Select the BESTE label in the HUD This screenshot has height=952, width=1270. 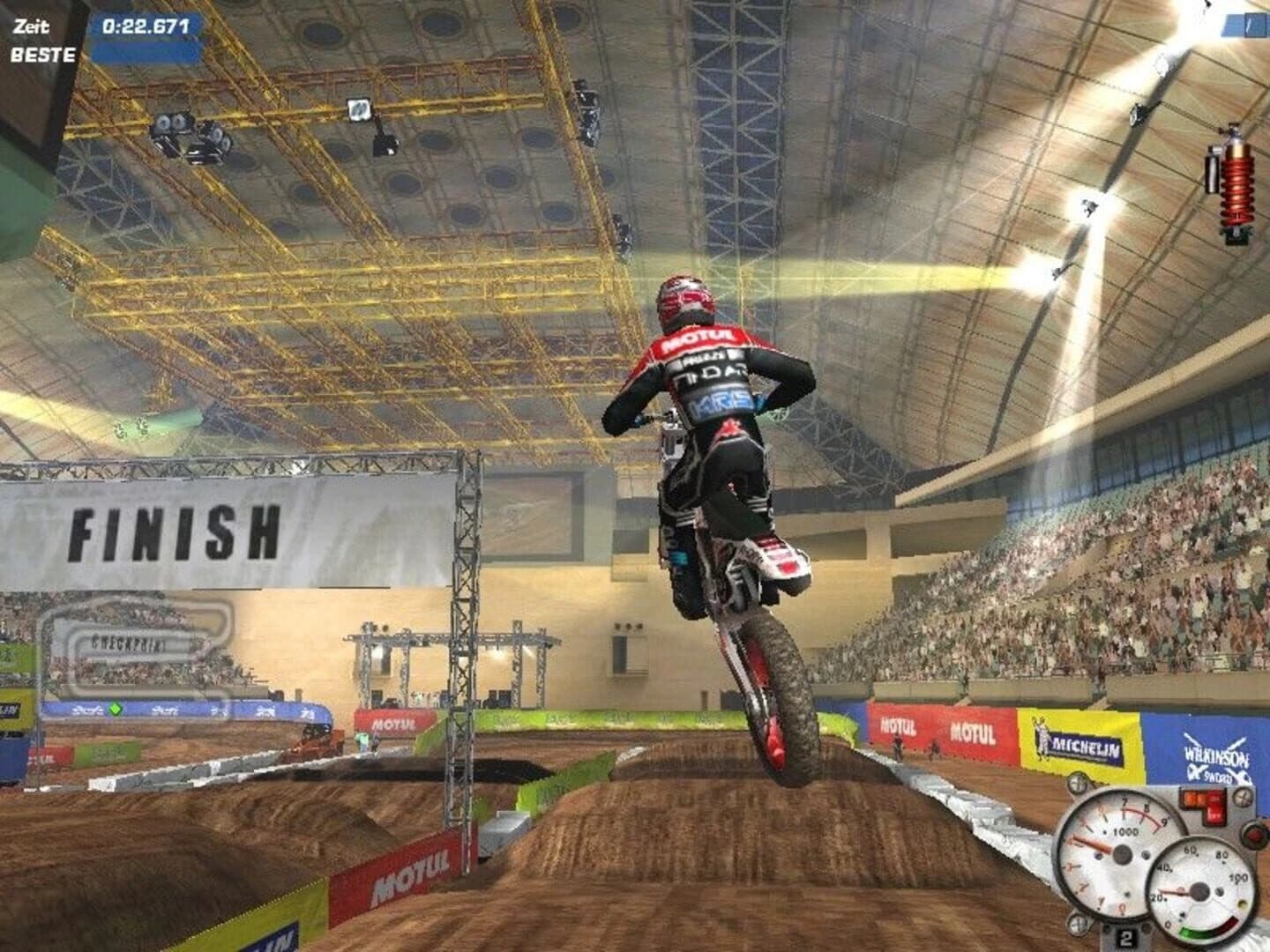pyautogui.click(x=44, y=55)
